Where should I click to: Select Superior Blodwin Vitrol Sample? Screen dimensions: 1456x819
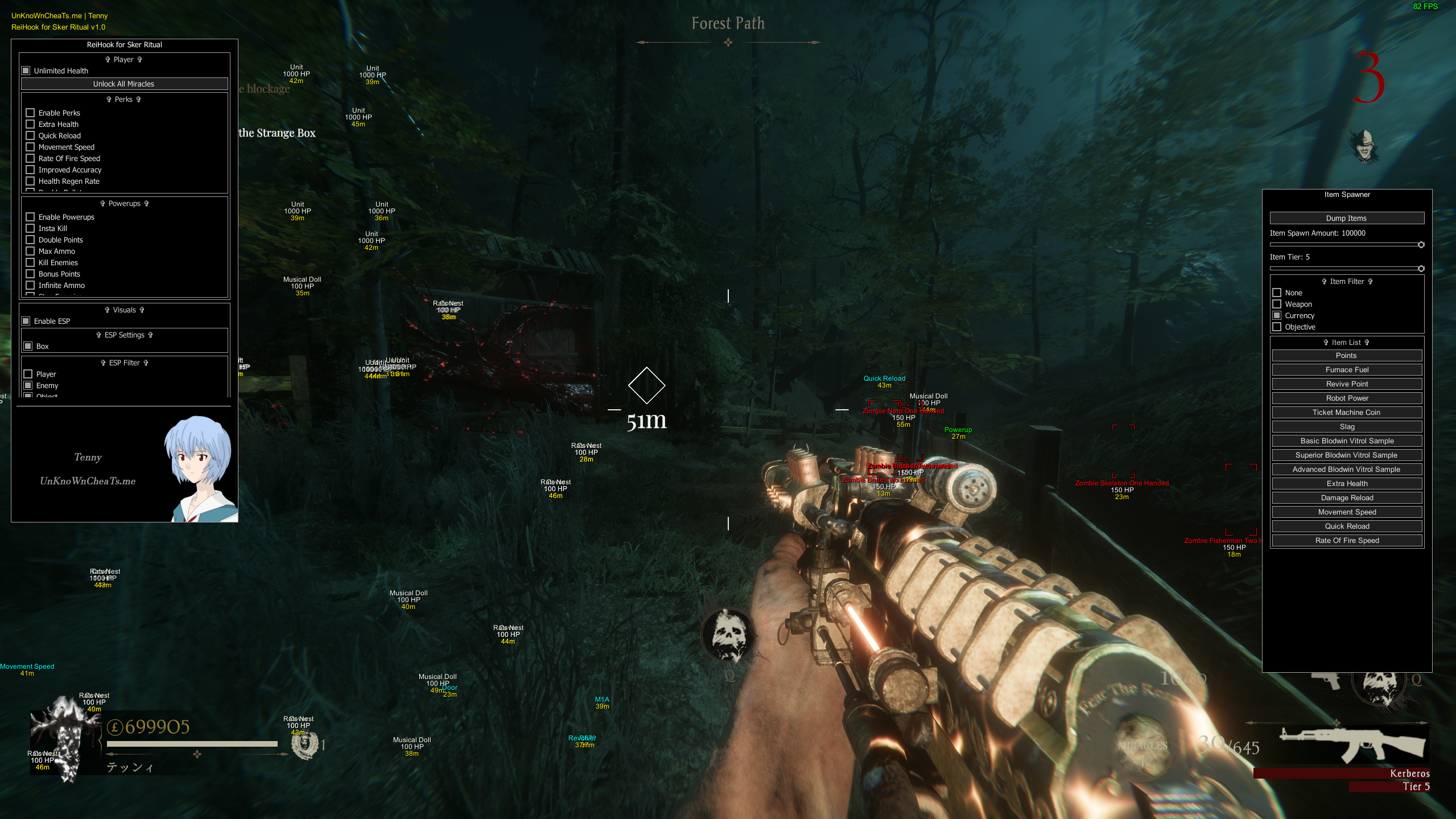pos(1346,455)
